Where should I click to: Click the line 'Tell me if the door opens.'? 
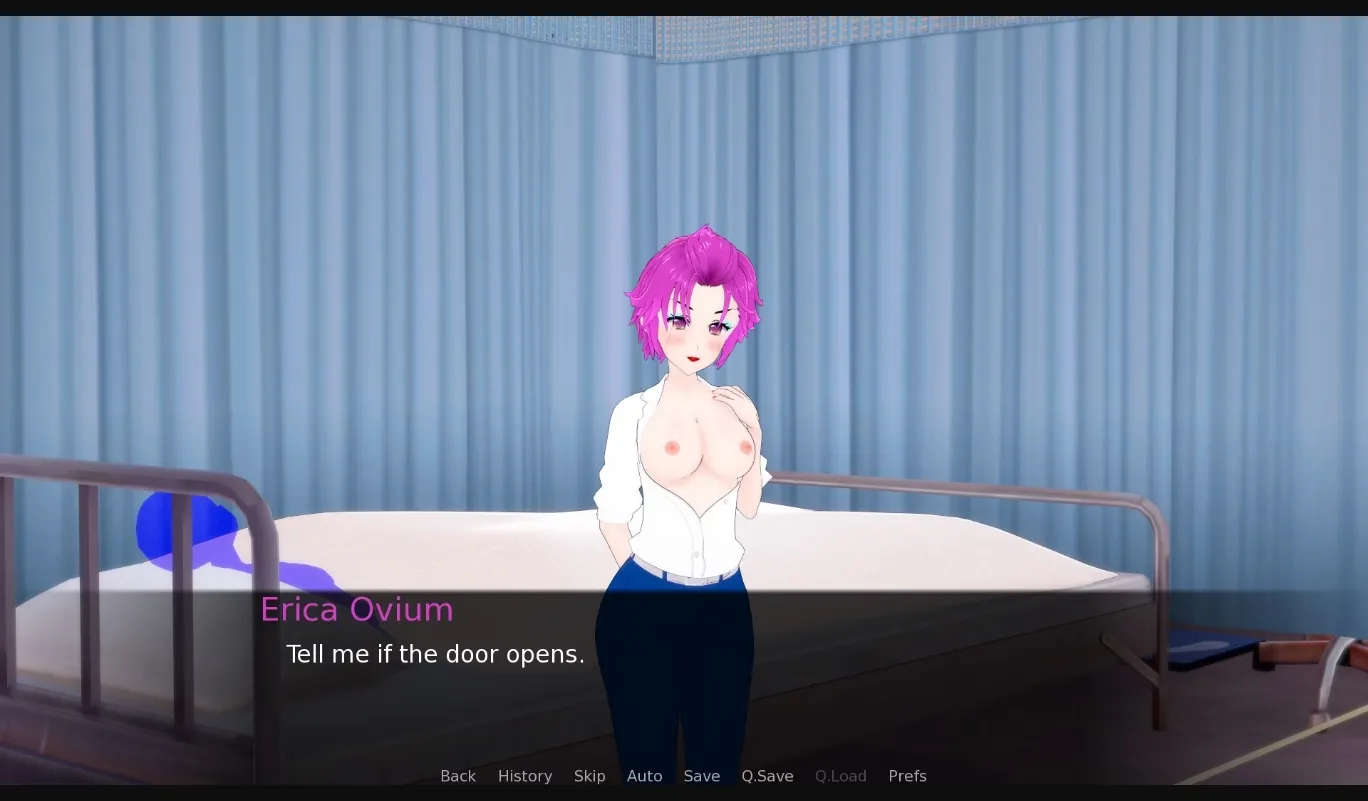435,654
